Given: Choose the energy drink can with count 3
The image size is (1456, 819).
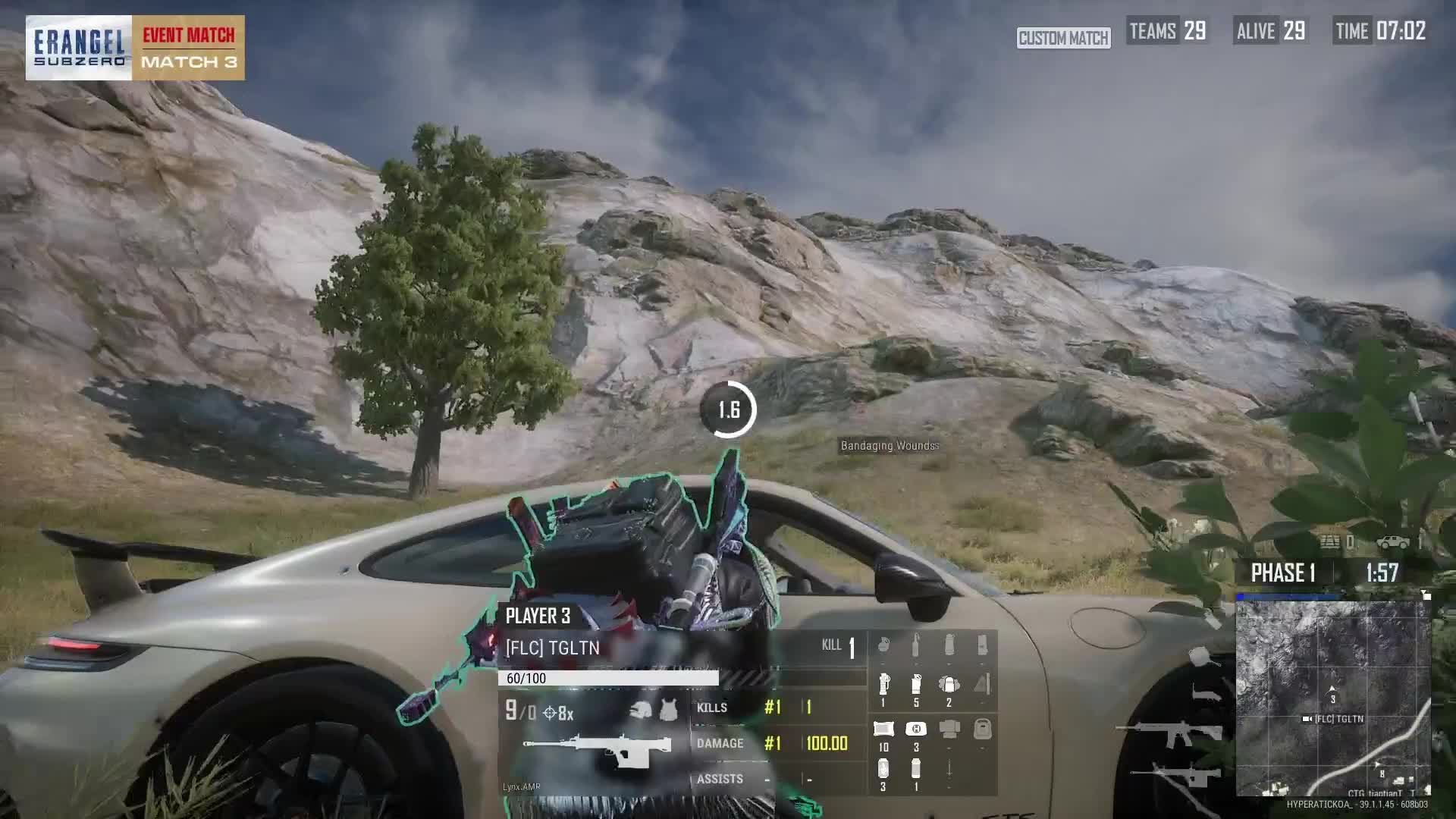Looking at the screenshot, I should 883,769.
